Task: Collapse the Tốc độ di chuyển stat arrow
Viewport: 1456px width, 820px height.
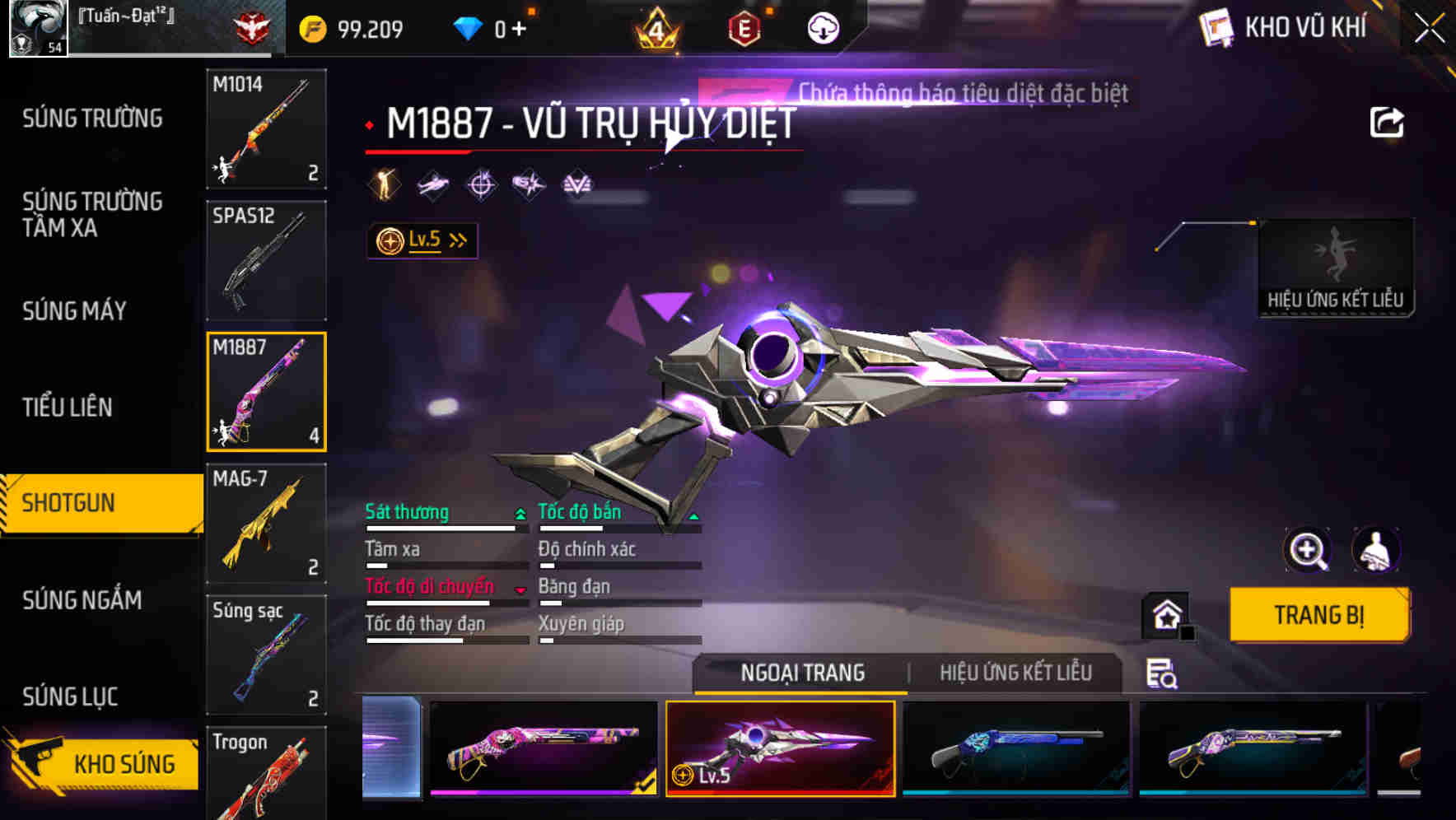Action: [519, 588]
